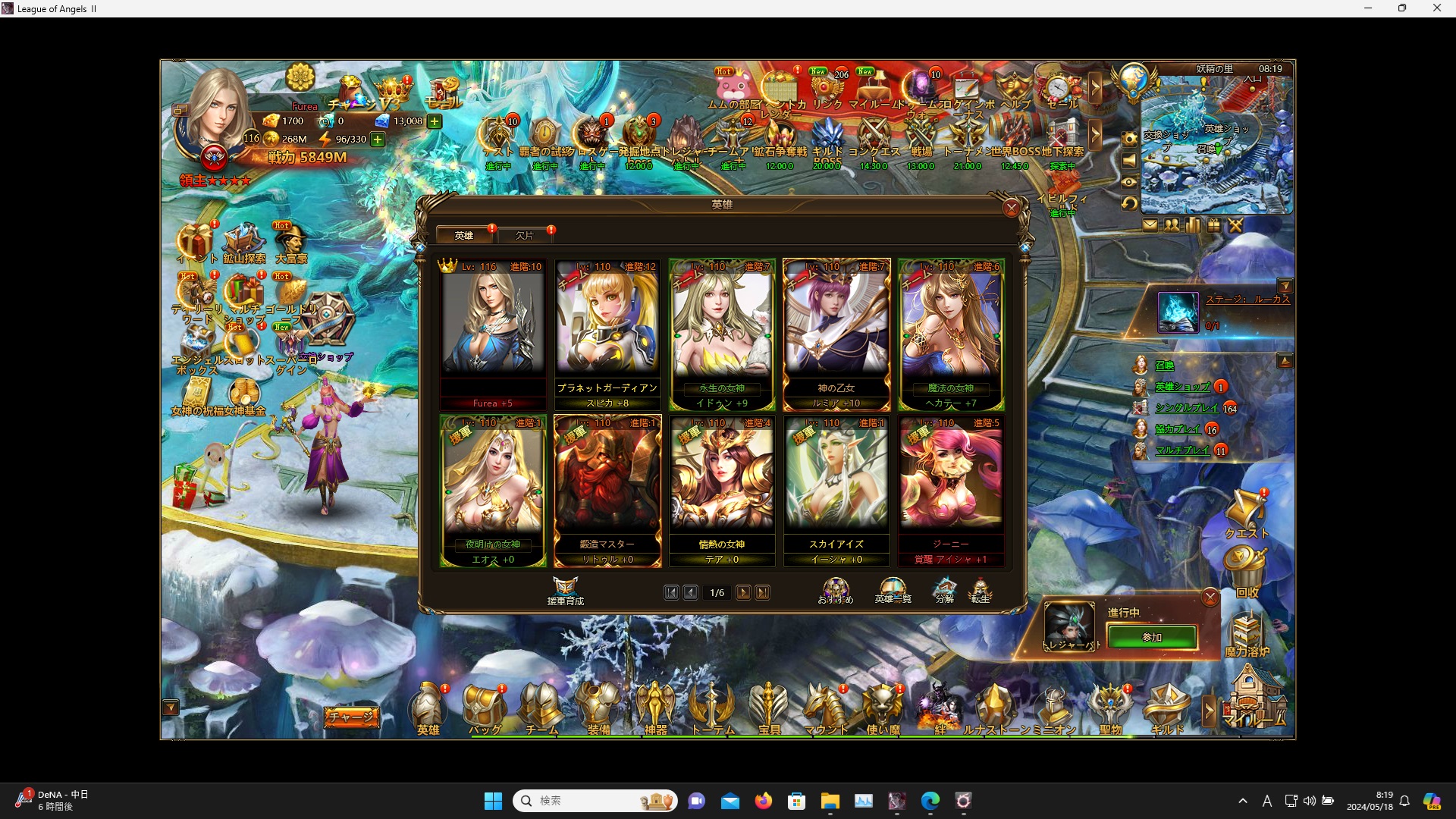Select the Furea +5 hero card
Viewport: 1456px width, 819px height.
pos(493,326)
